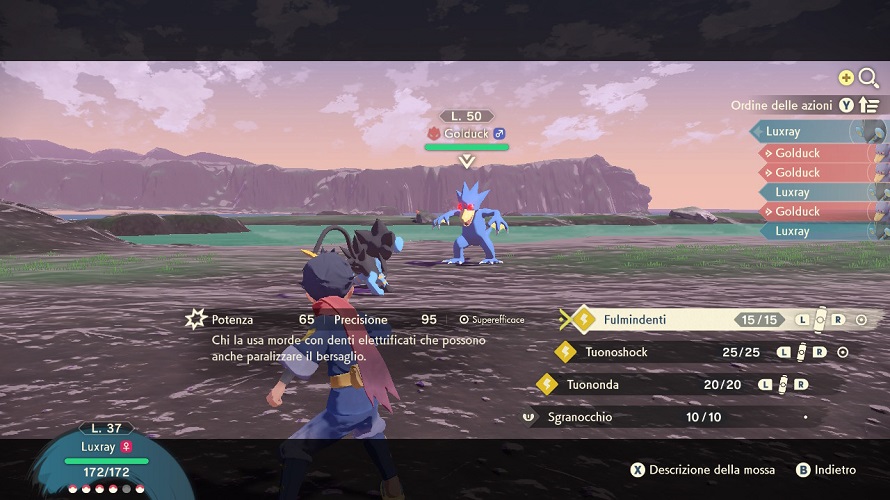Click the magnifying glass zoom icon

(x=868, y=77)
